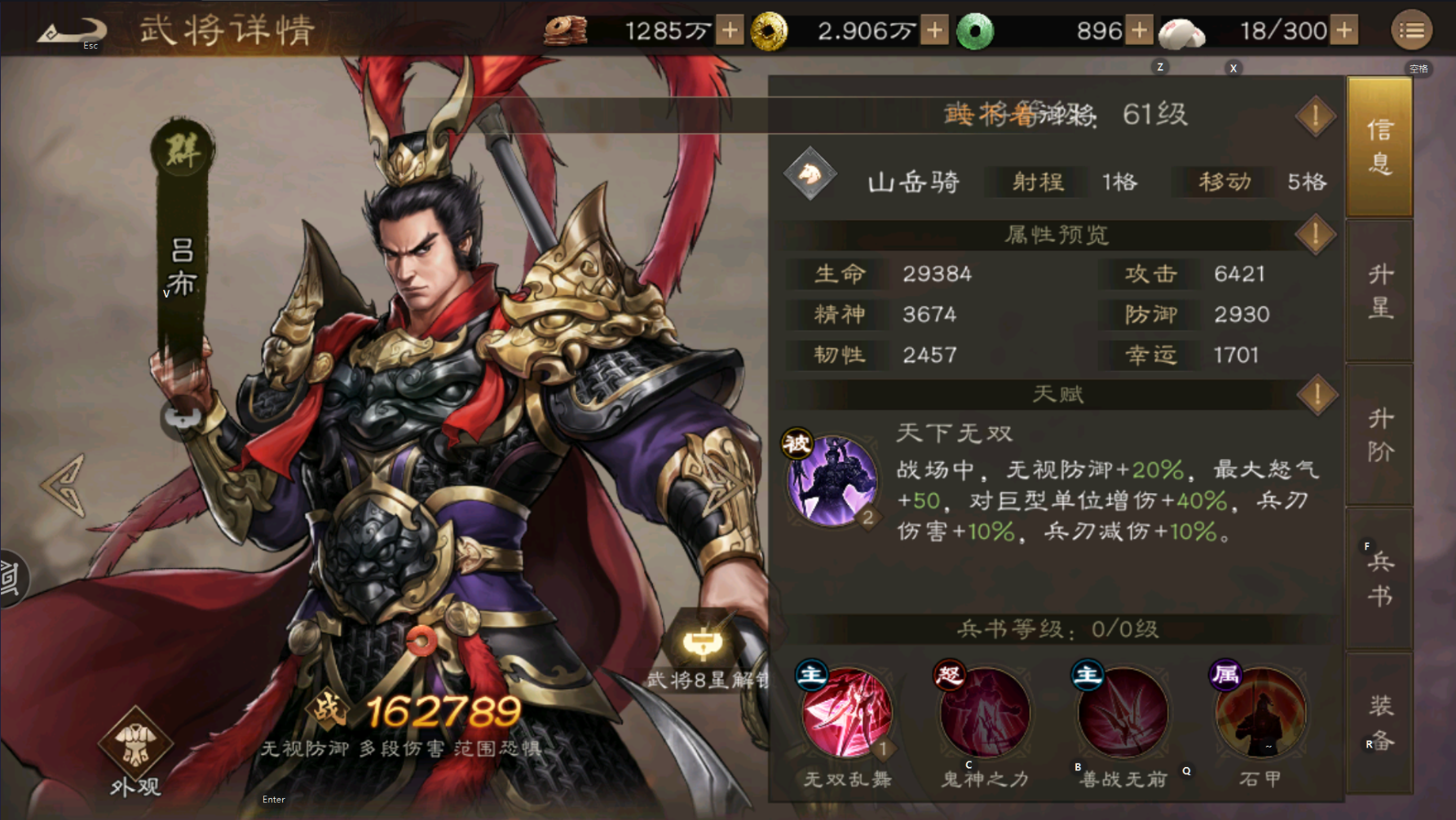This screenshot has width=1456, height=820.
Task: Open the menu icon in top-right corner
Action: tap(1412, 30)
